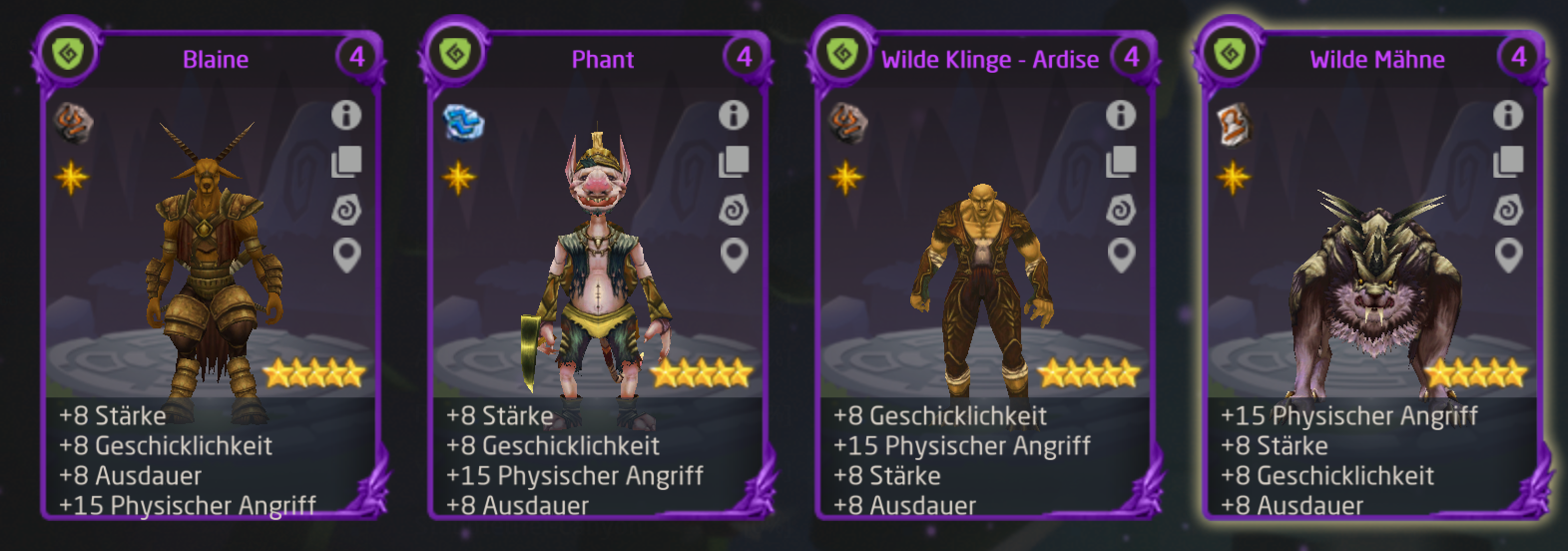Show Wilde Mähne card information

coord(1508,115)
